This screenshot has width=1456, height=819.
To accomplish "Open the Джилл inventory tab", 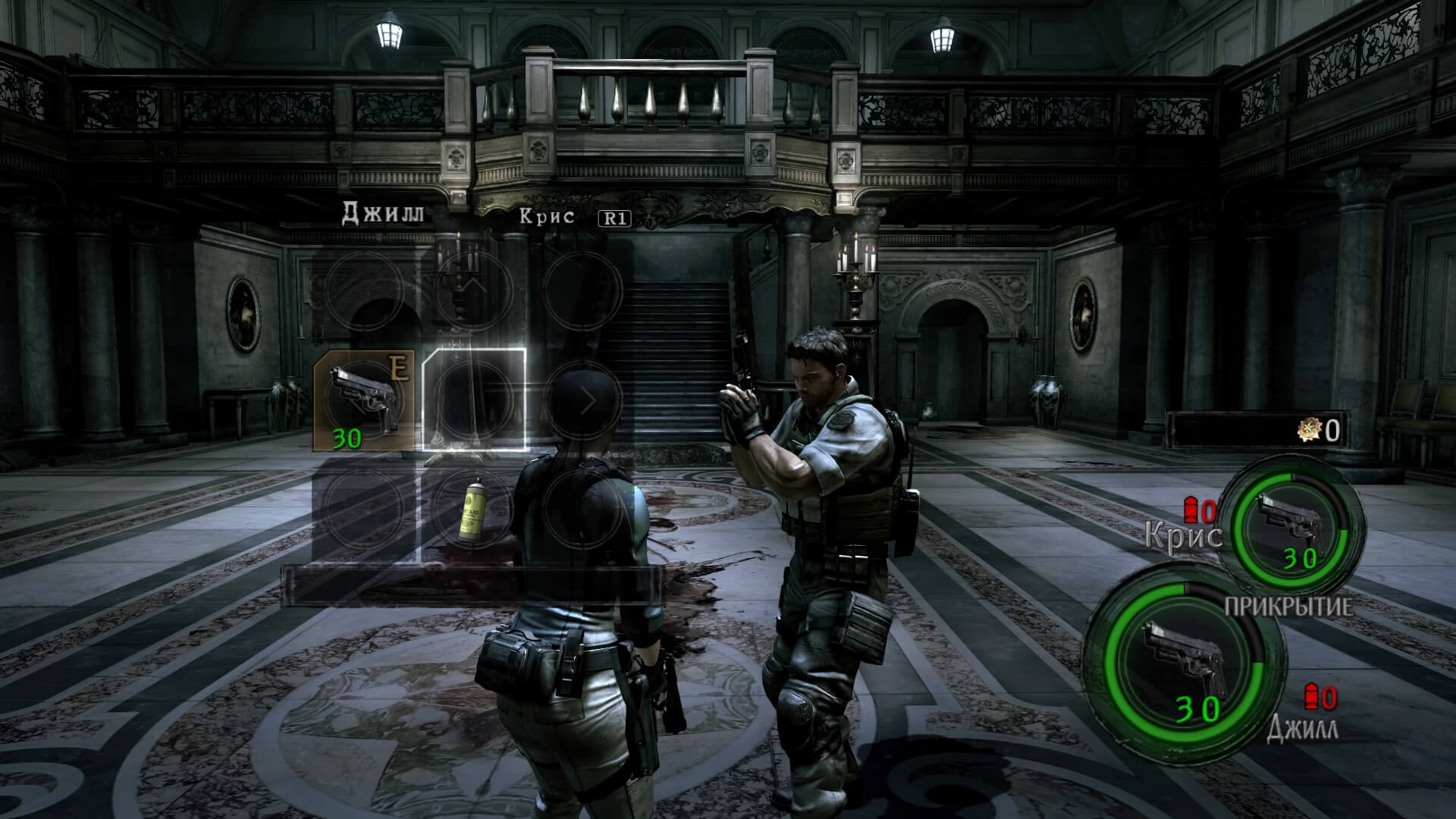I will click(x=383, y=213).
